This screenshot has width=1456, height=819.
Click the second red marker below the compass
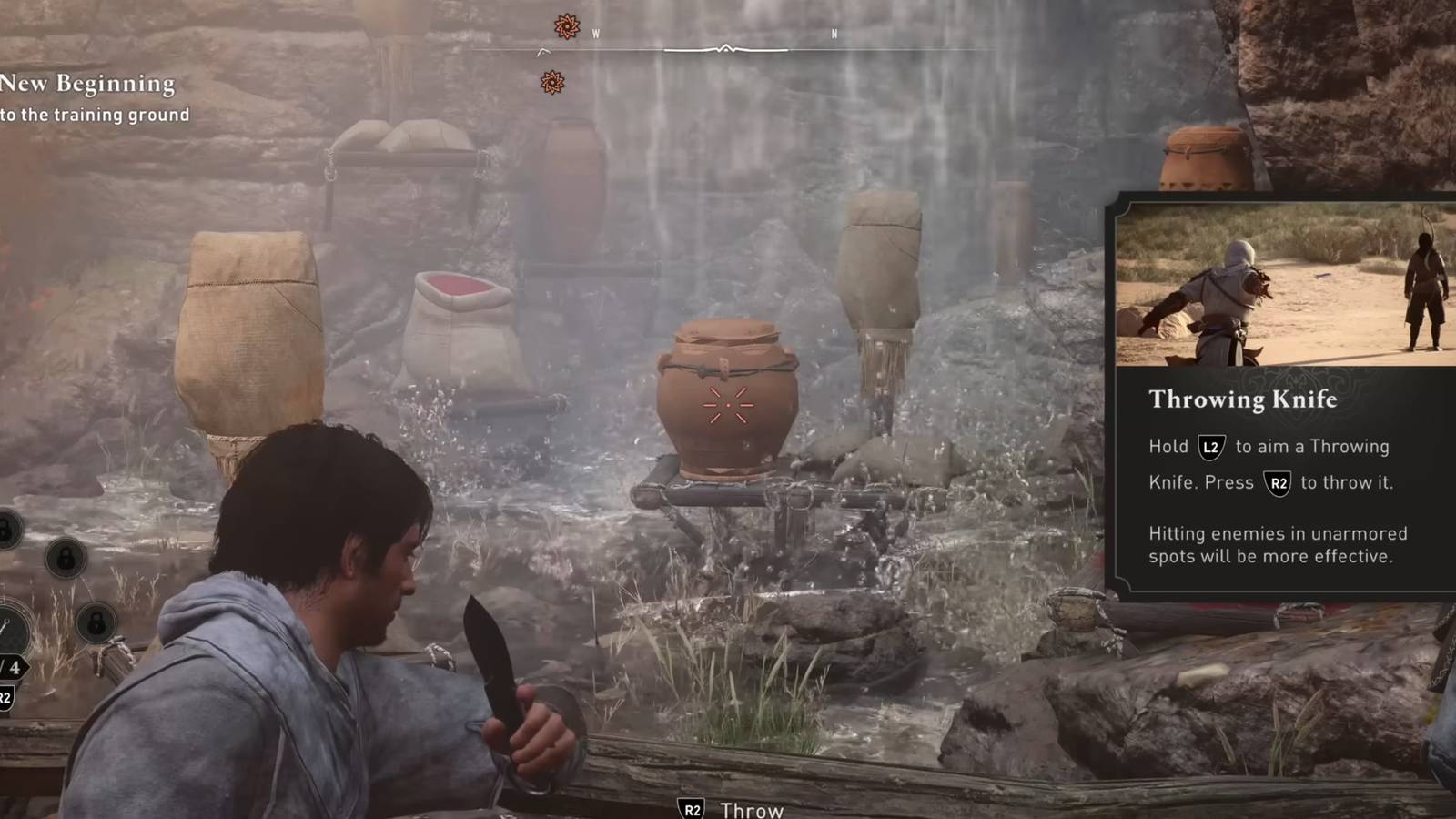[x=552, y=82]
